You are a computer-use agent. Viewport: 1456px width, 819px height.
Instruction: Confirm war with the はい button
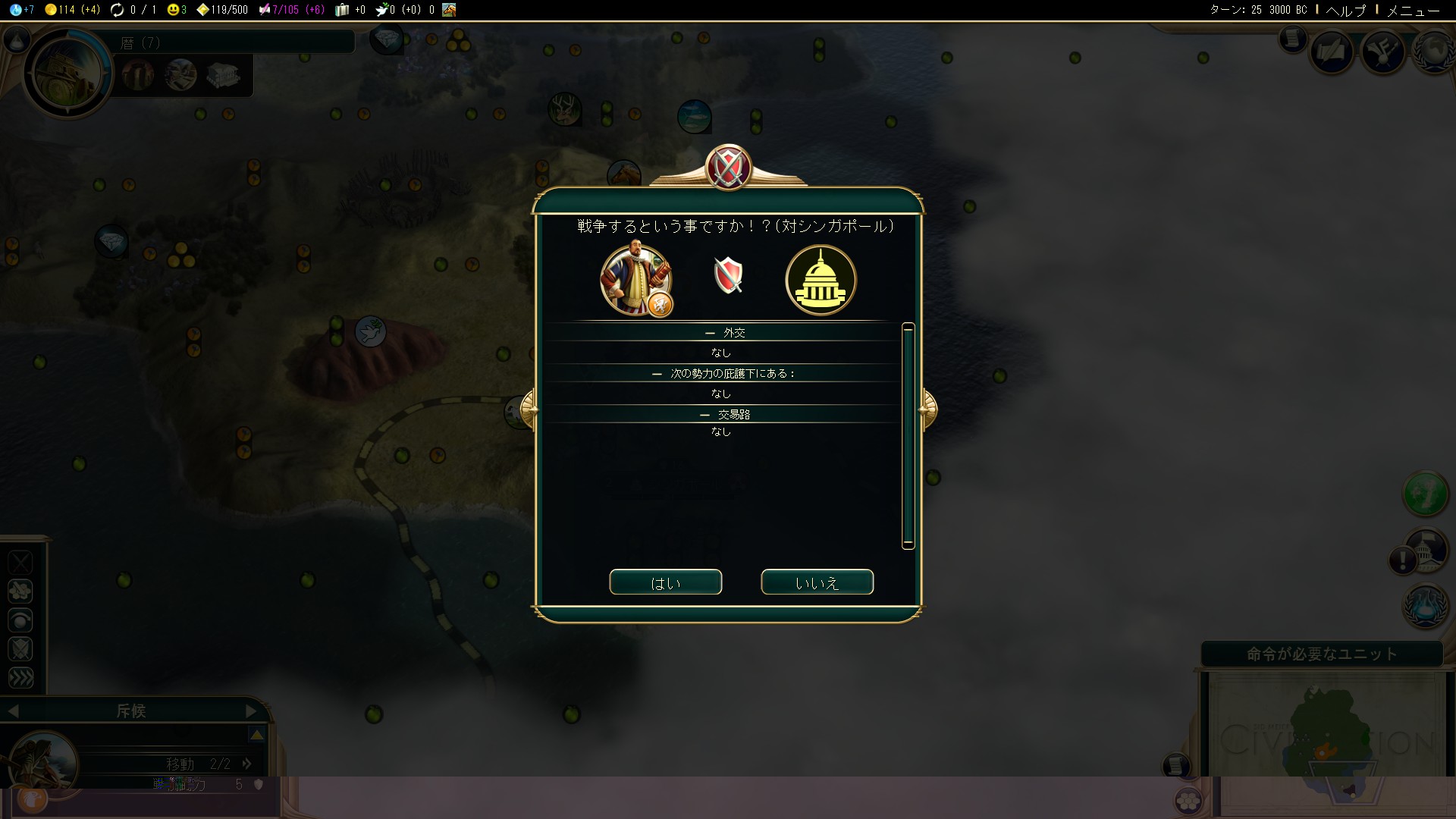tap(665, 582)
